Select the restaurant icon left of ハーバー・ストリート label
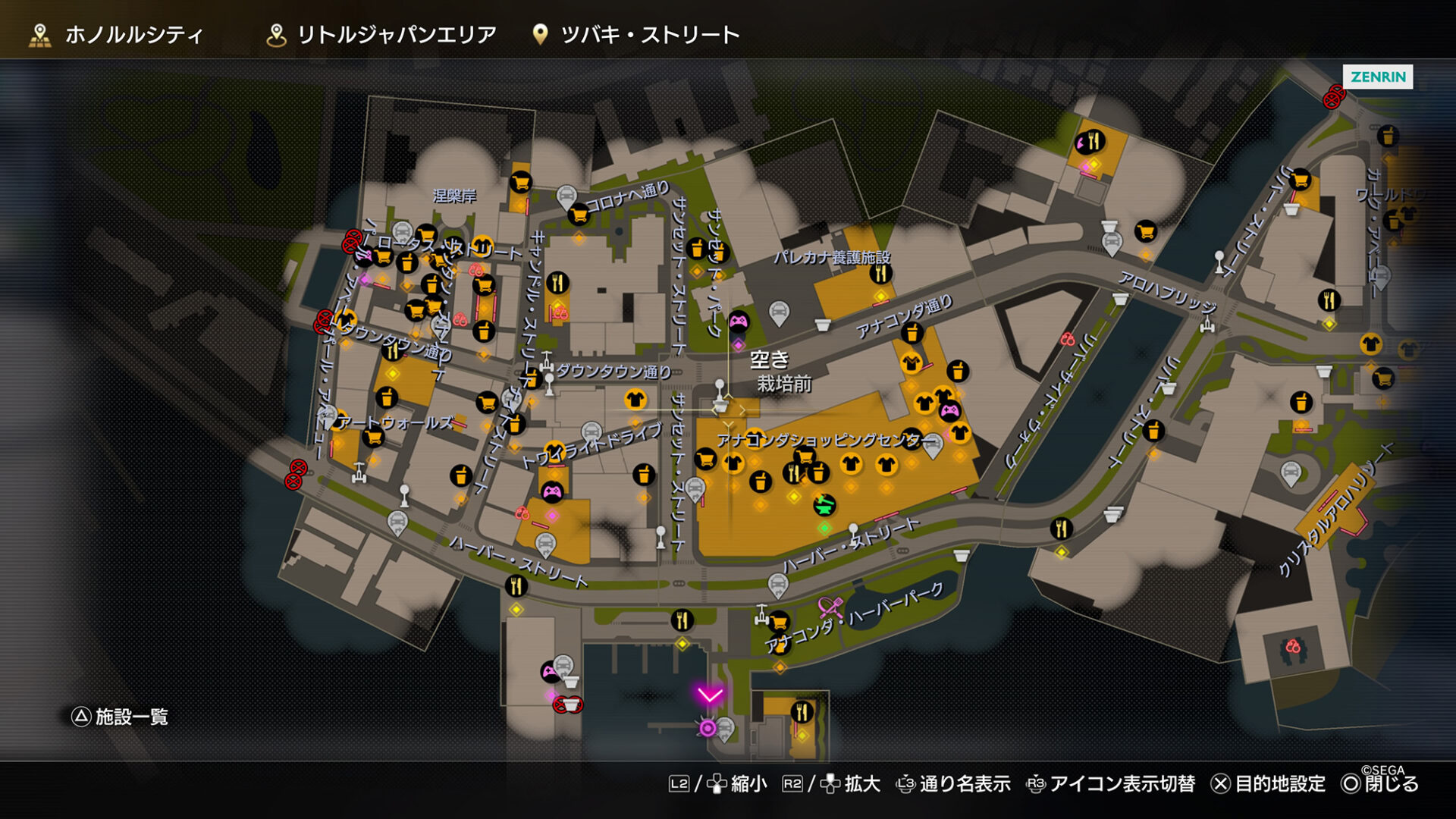This screenshot has height=819, width=1456. (x=516, y=585)
